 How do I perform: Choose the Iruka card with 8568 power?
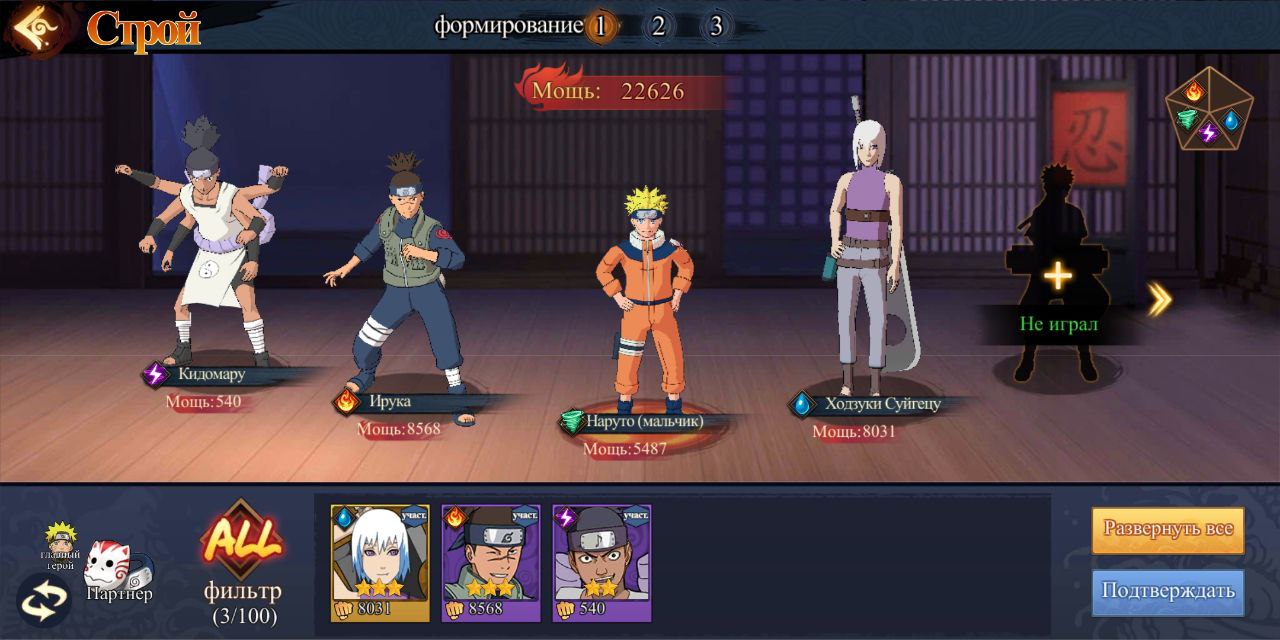[491, 563]
